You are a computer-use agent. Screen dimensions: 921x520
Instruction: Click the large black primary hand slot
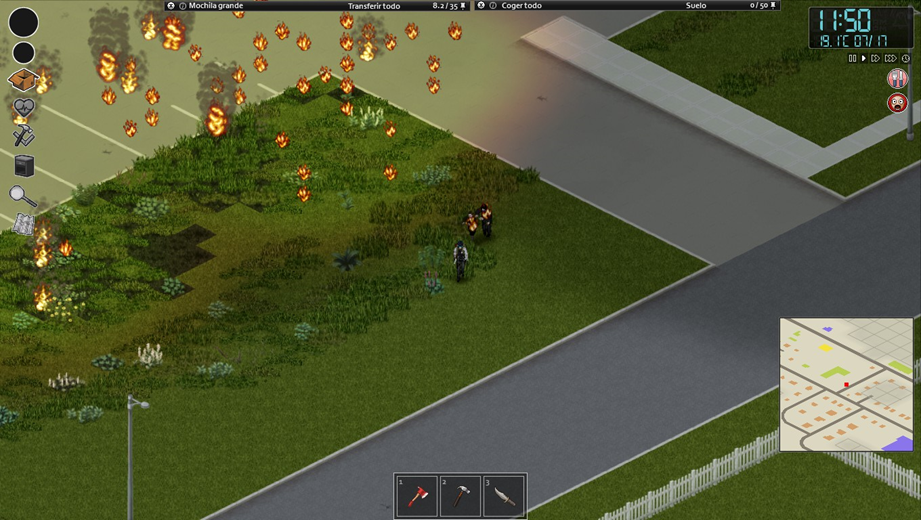[23, 22]
